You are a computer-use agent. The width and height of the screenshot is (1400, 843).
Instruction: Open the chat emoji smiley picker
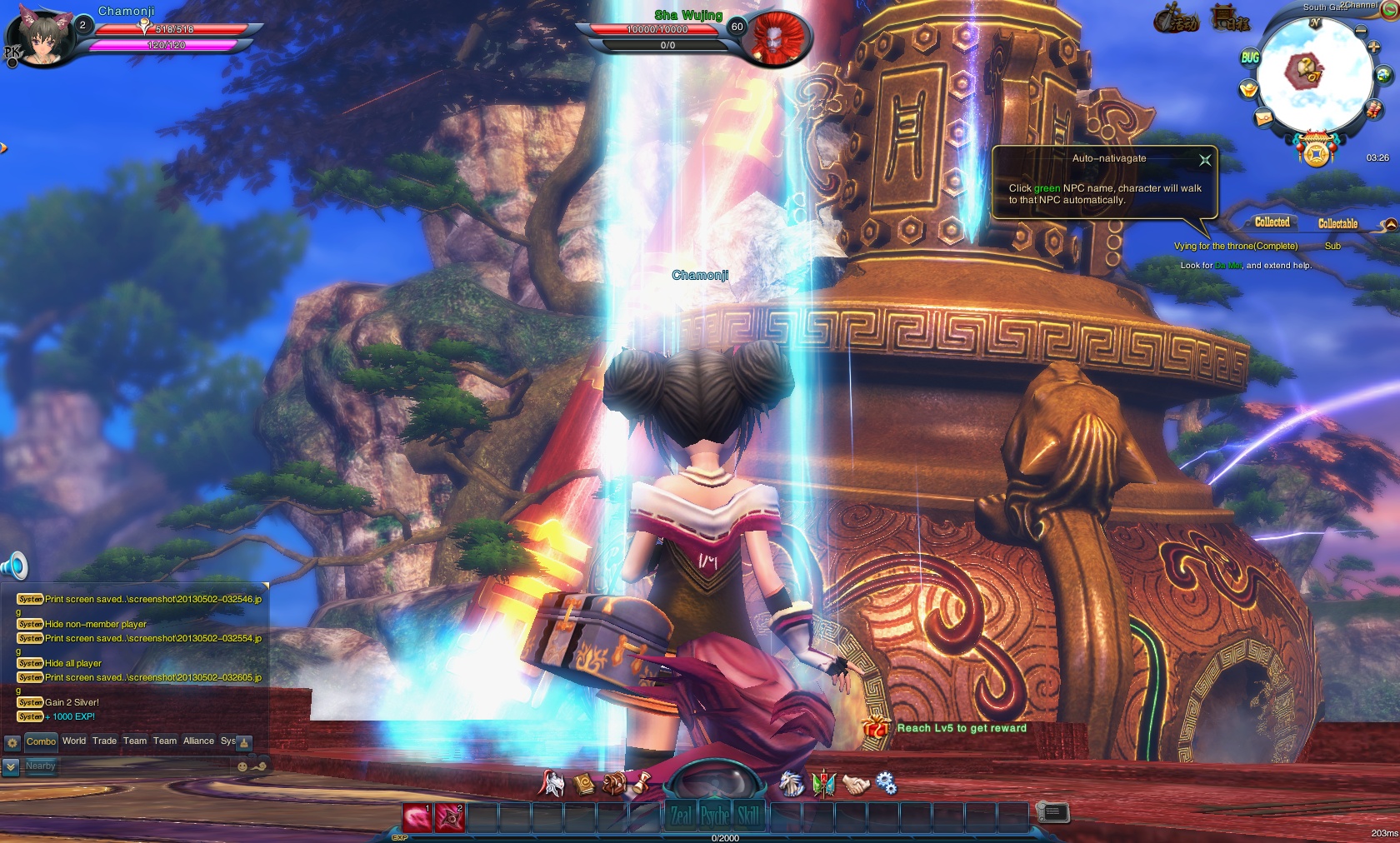tap(242, 766)
